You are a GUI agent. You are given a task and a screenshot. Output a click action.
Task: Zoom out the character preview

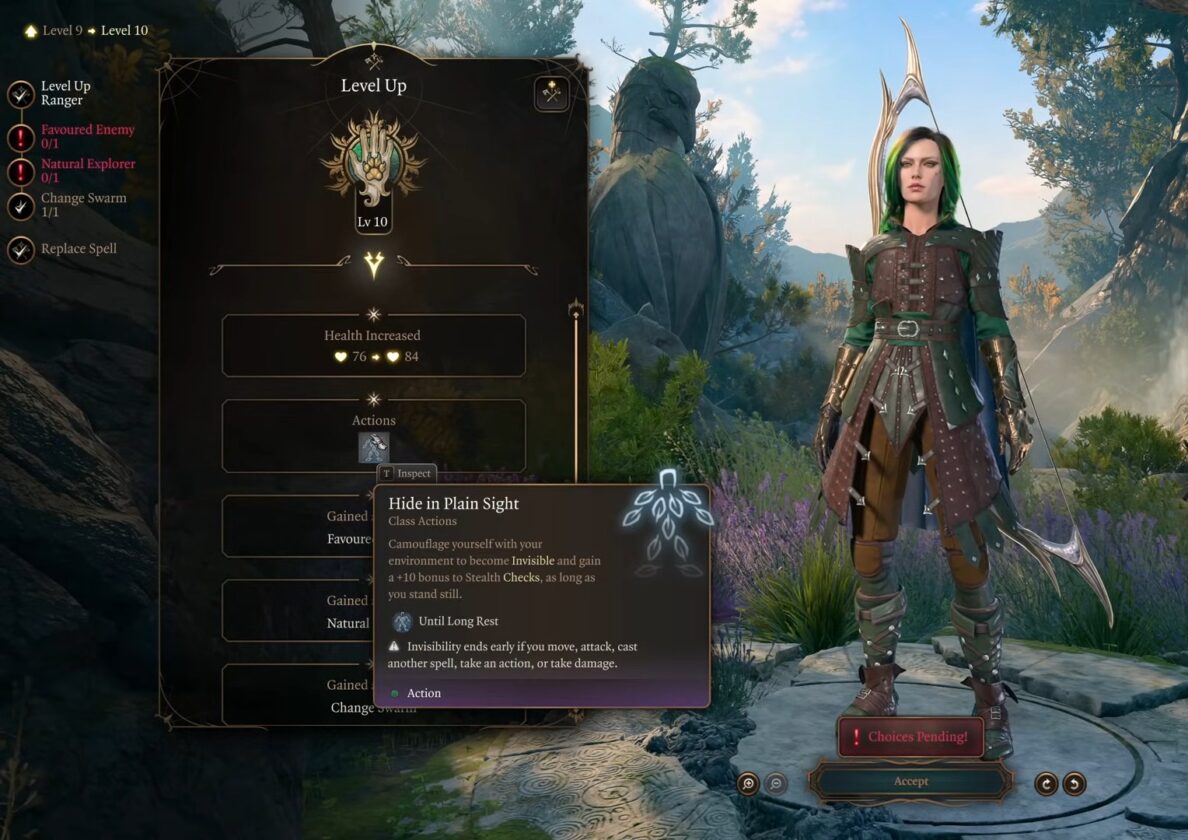[x=776, y=783]
